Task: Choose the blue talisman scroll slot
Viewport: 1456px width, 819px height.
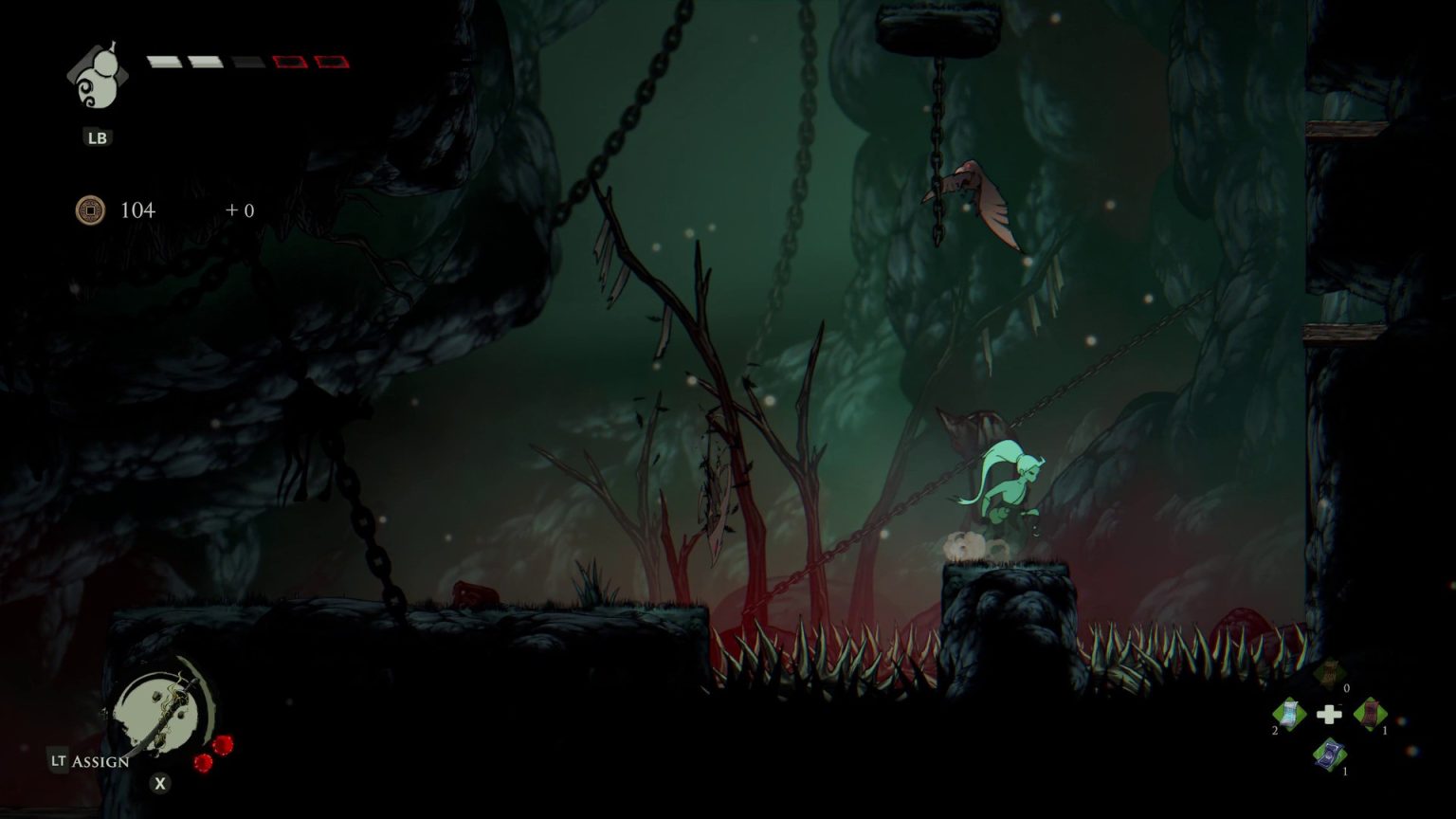Action: click(x=1329, y=754)
